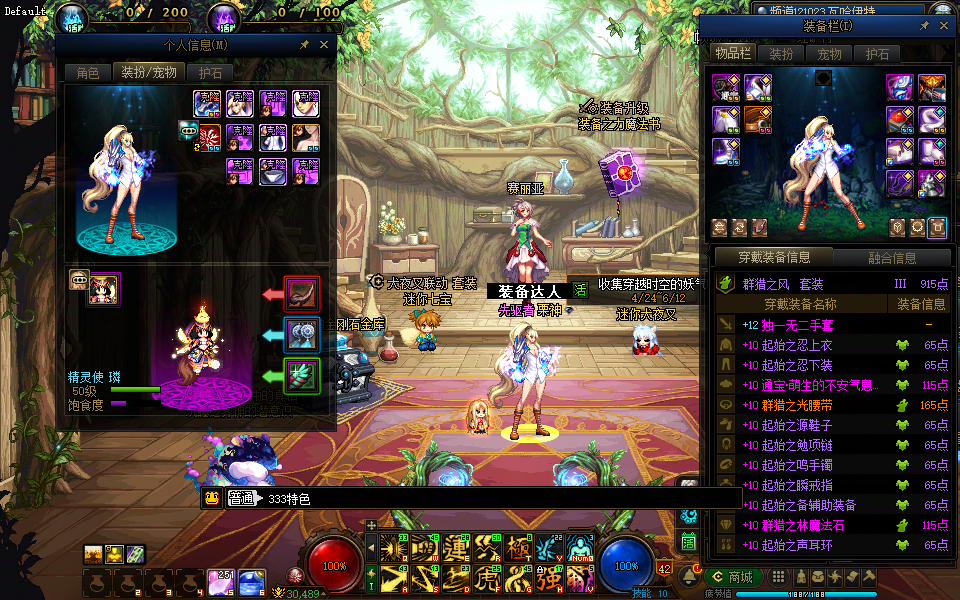
Task: Switch to the 角色 tab
Action: tap(88, 72)
